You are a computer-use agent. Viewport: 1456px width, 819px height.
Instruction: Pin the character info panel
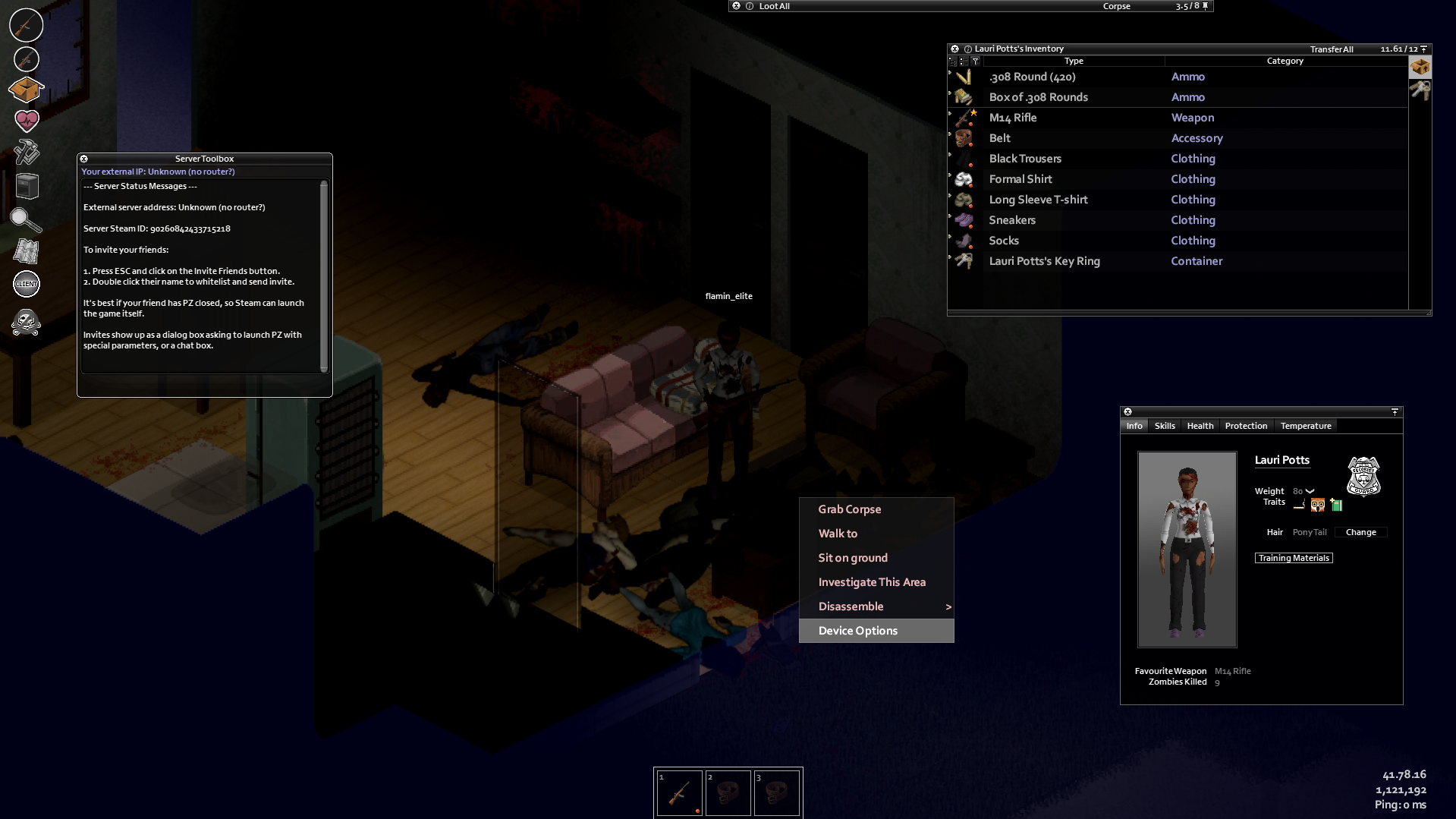[x=1395, y=411]
